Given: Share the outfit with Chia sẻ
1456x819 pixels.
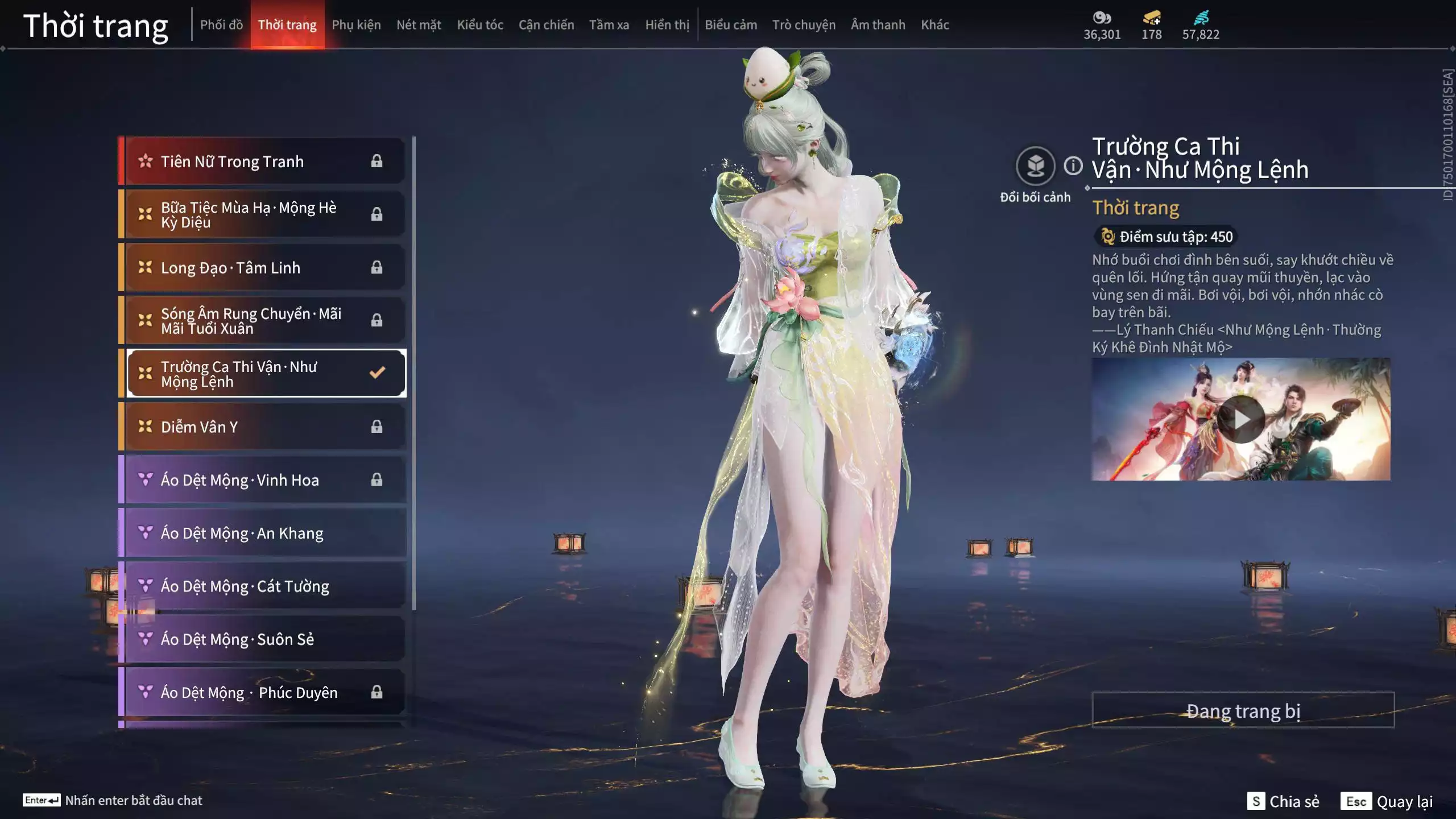Looking at the screenshot, I should (x=1283, y=801).
